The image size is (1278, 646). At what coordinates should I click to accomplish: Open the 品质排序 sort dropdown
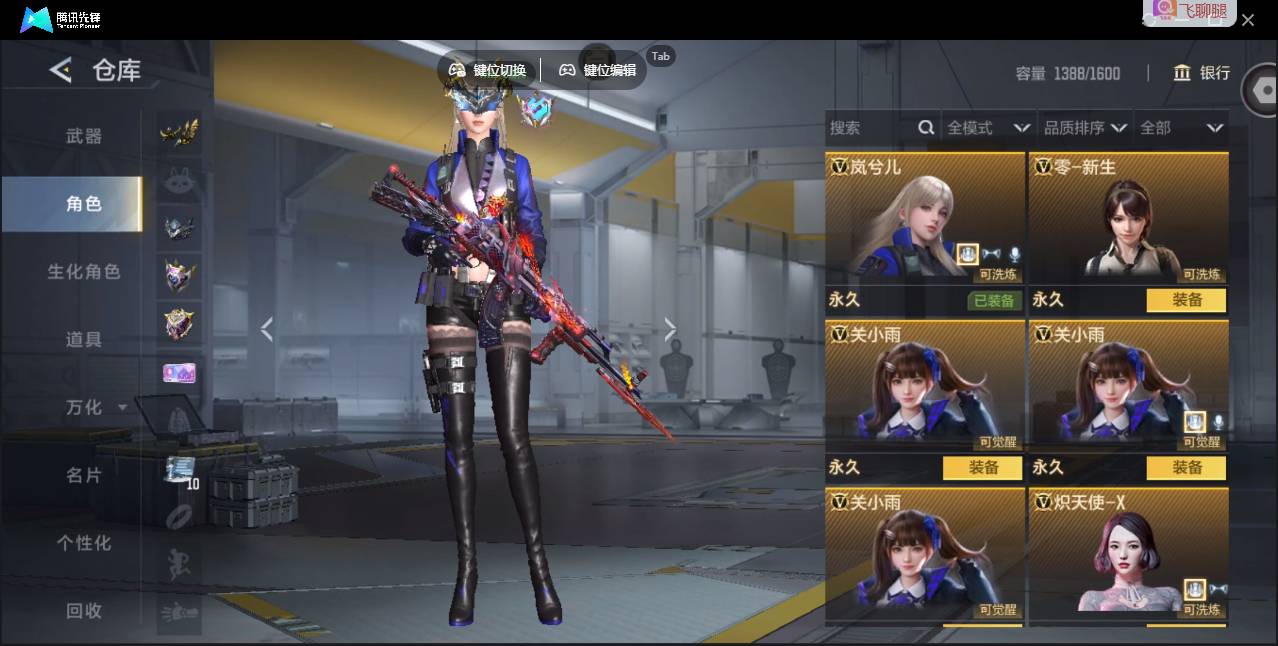click(1085, 128)
